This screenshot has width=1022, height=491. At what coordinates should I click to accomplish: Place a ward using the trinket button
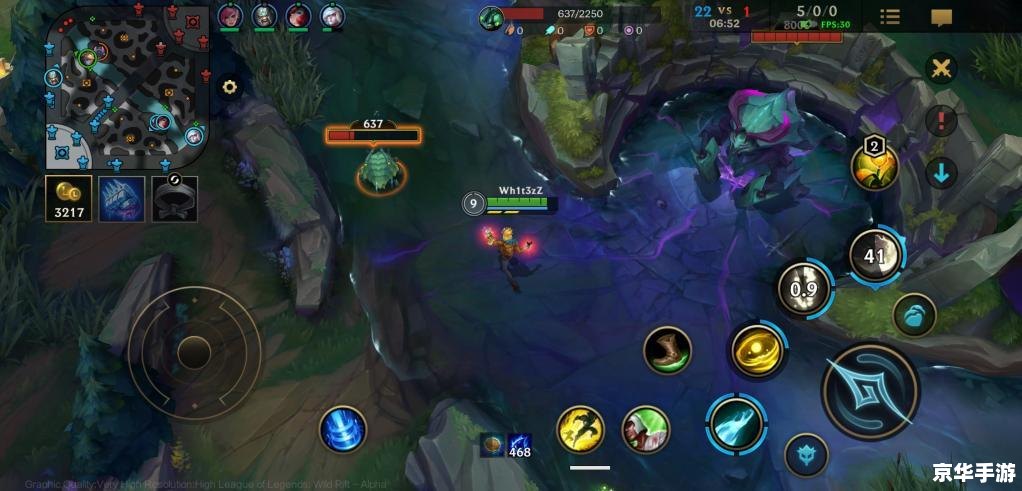point(914,314)
